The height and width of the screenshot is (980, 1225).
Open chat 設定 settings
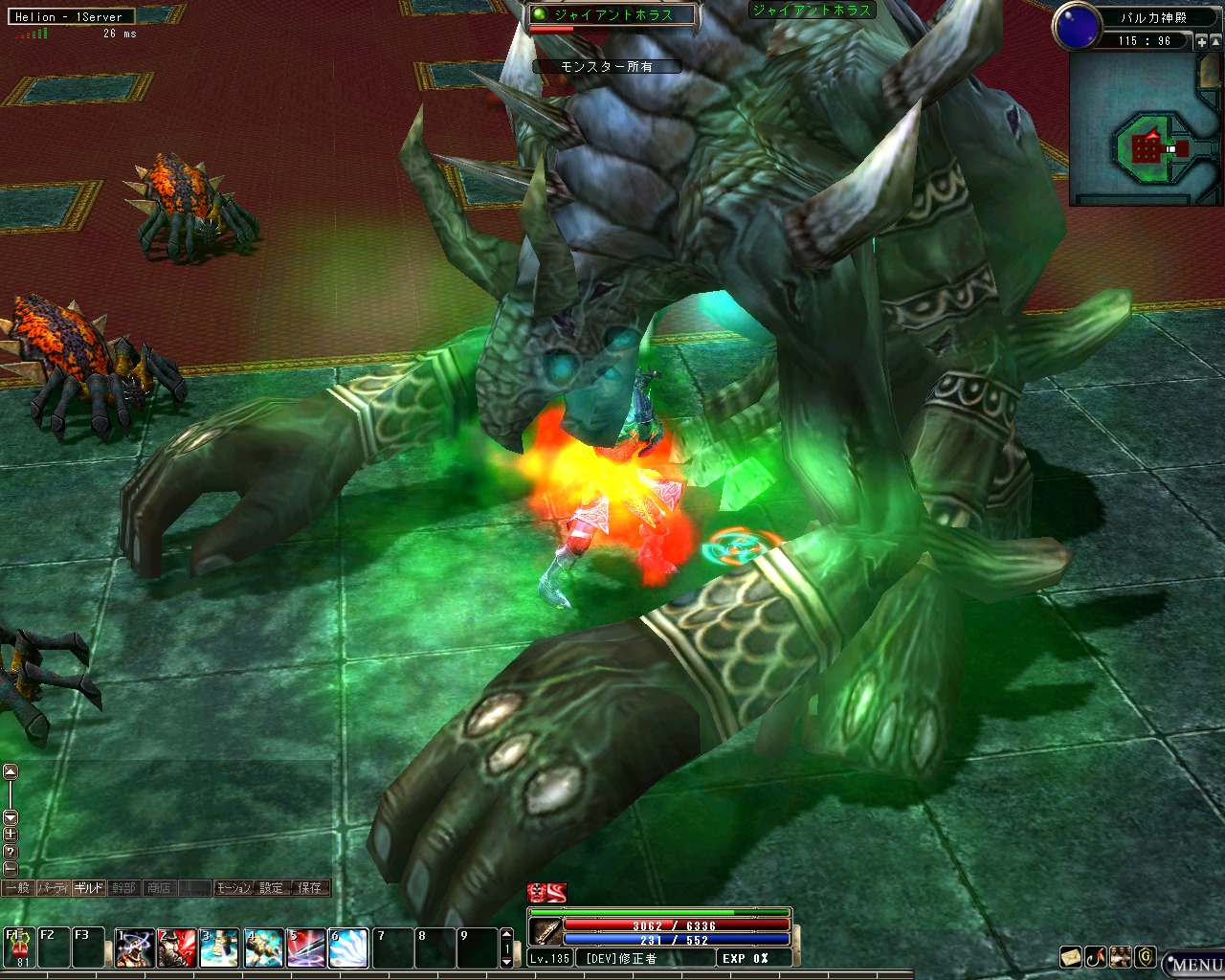coord(272,888)
